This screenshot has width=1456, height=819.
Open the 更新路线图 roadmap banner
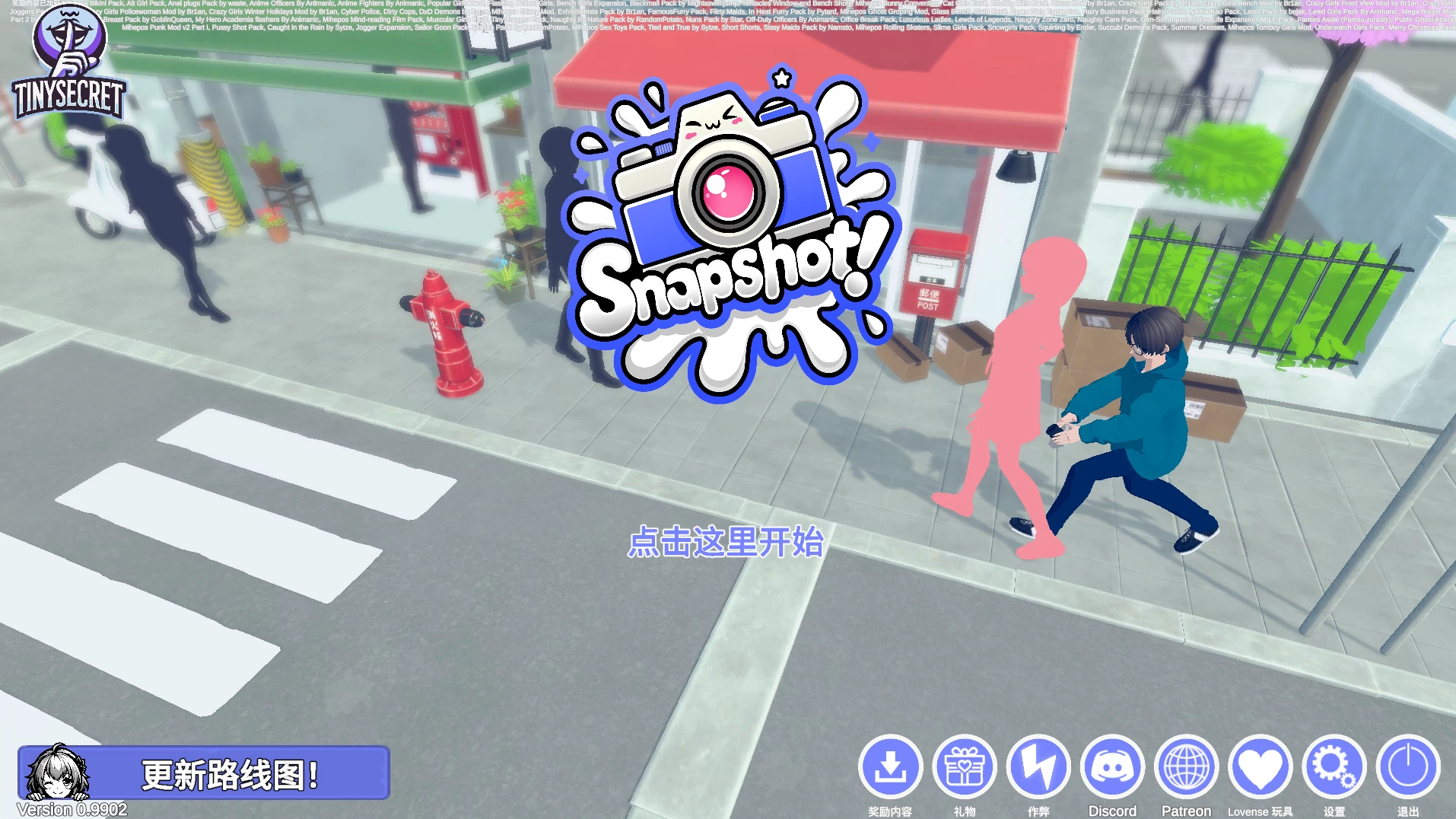tap(204, 773)
